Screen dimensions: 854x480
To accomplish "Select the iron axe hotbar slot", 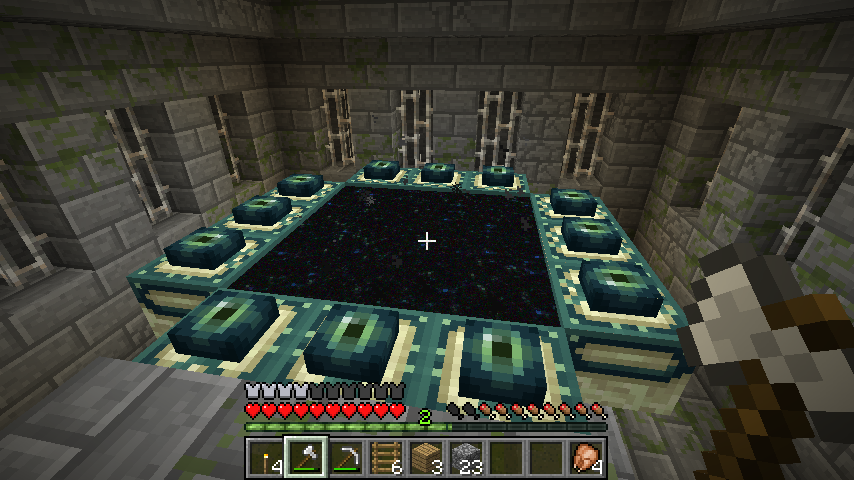I will tap(306, 458).
